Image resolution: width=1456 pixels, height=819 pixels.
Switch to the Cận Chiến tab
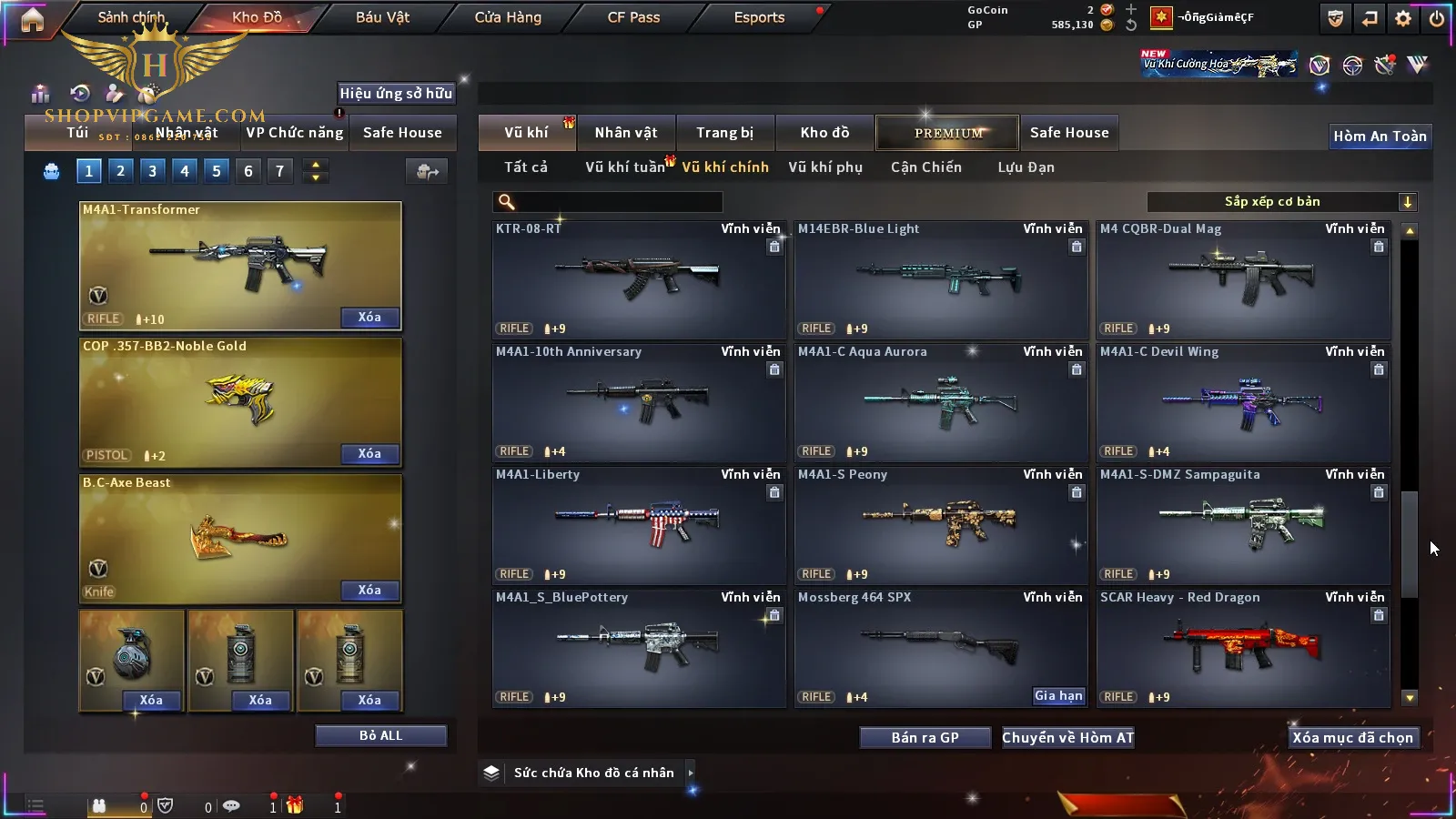pyautogui.click(x=925, y=167)
